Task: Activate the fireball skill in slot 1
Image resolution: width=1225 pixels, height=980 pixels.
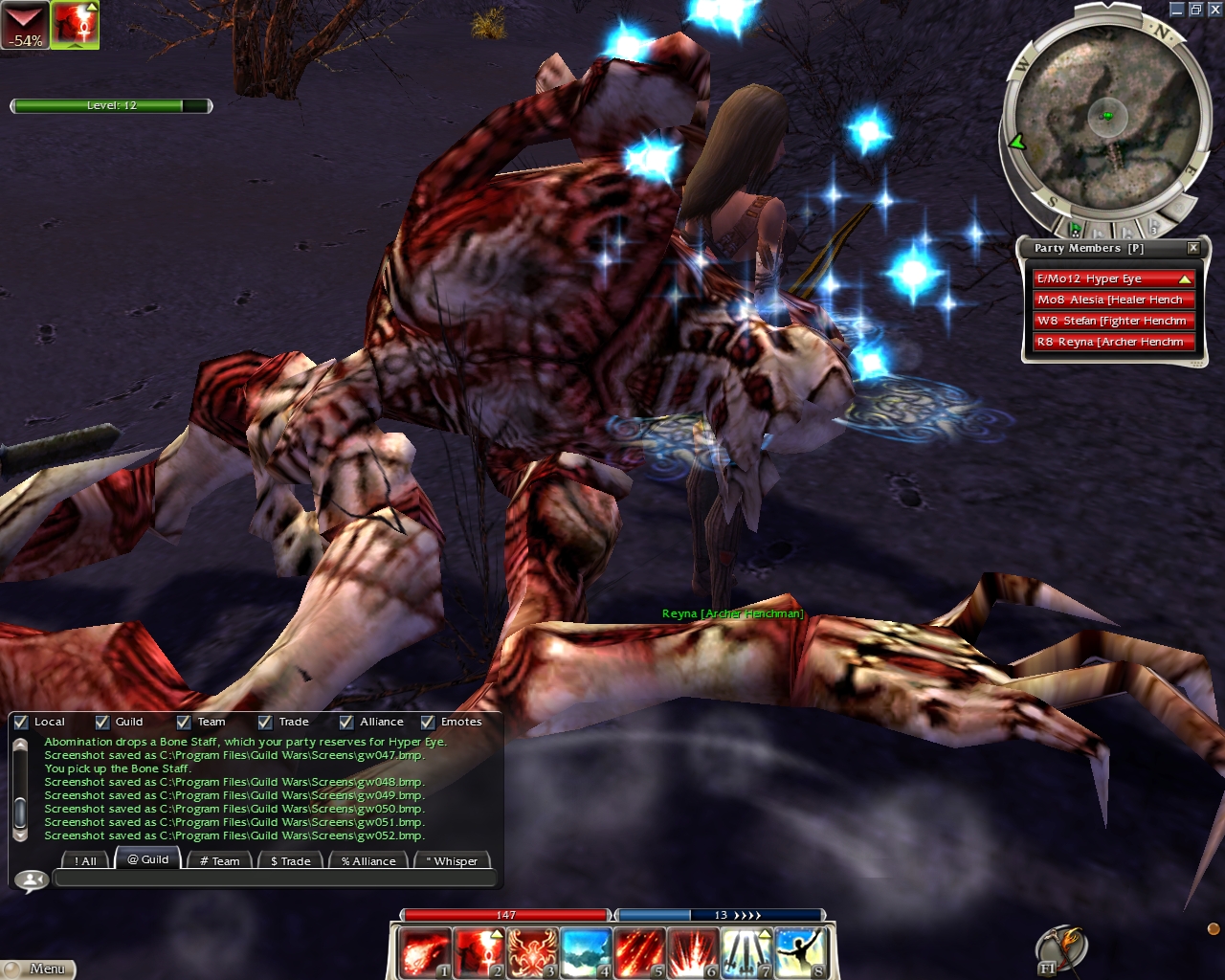Action: (x=424, y=952)
